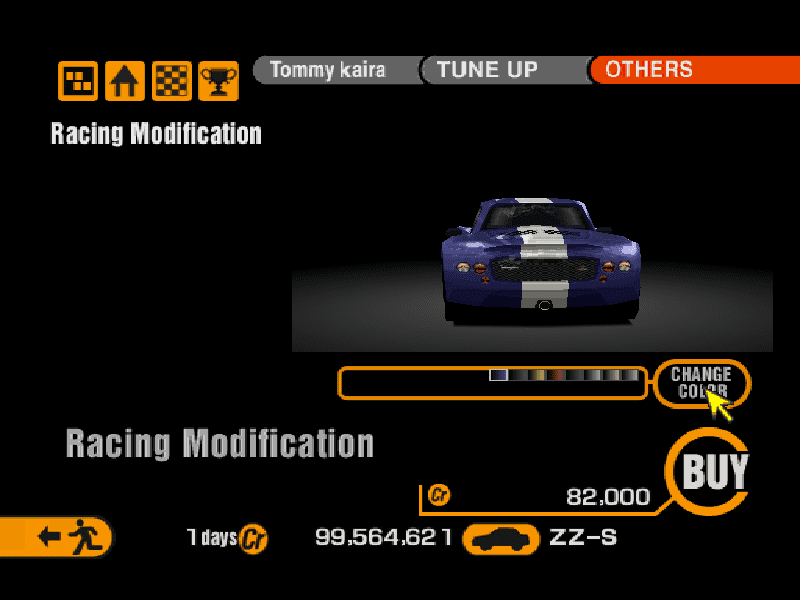Screen dimensions: 800x600
Task: Open the map grid icon
Action: 78,81
